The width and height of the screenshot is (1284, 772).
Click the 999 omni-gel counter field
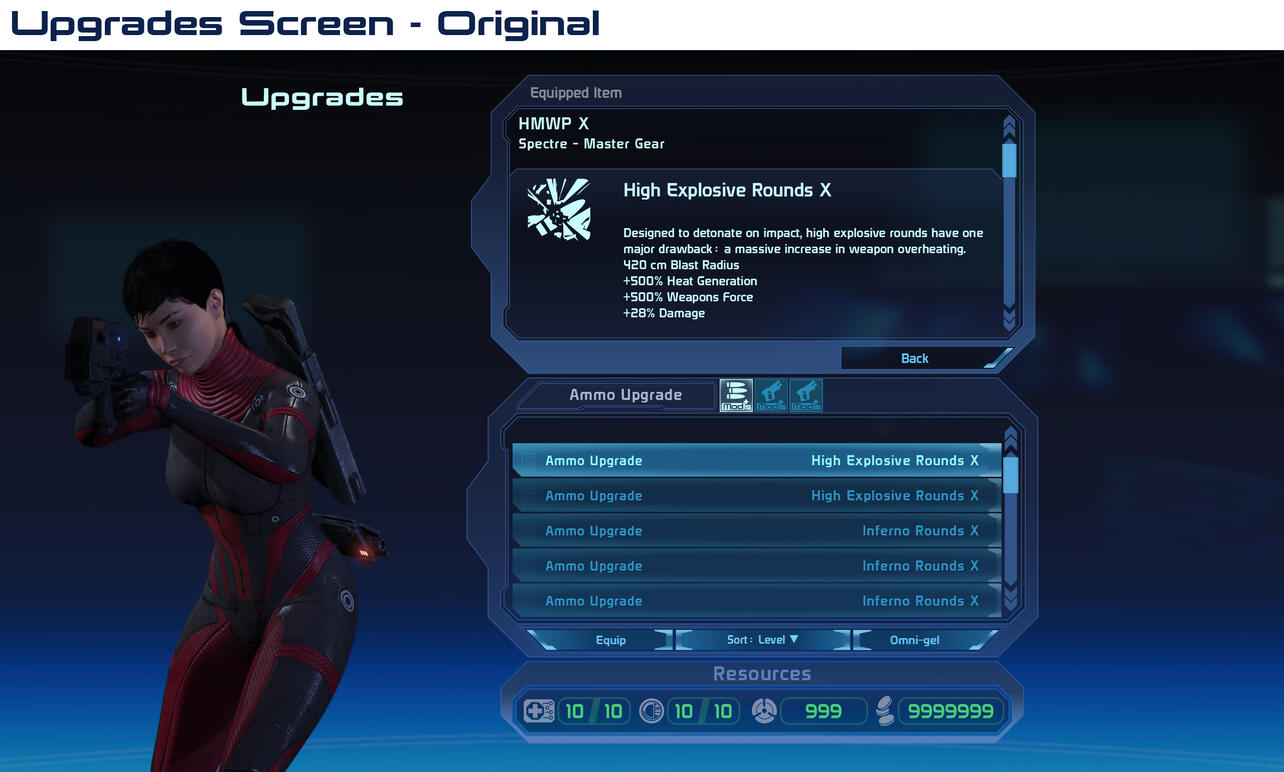pyautogui.click(x=822, y=710)
